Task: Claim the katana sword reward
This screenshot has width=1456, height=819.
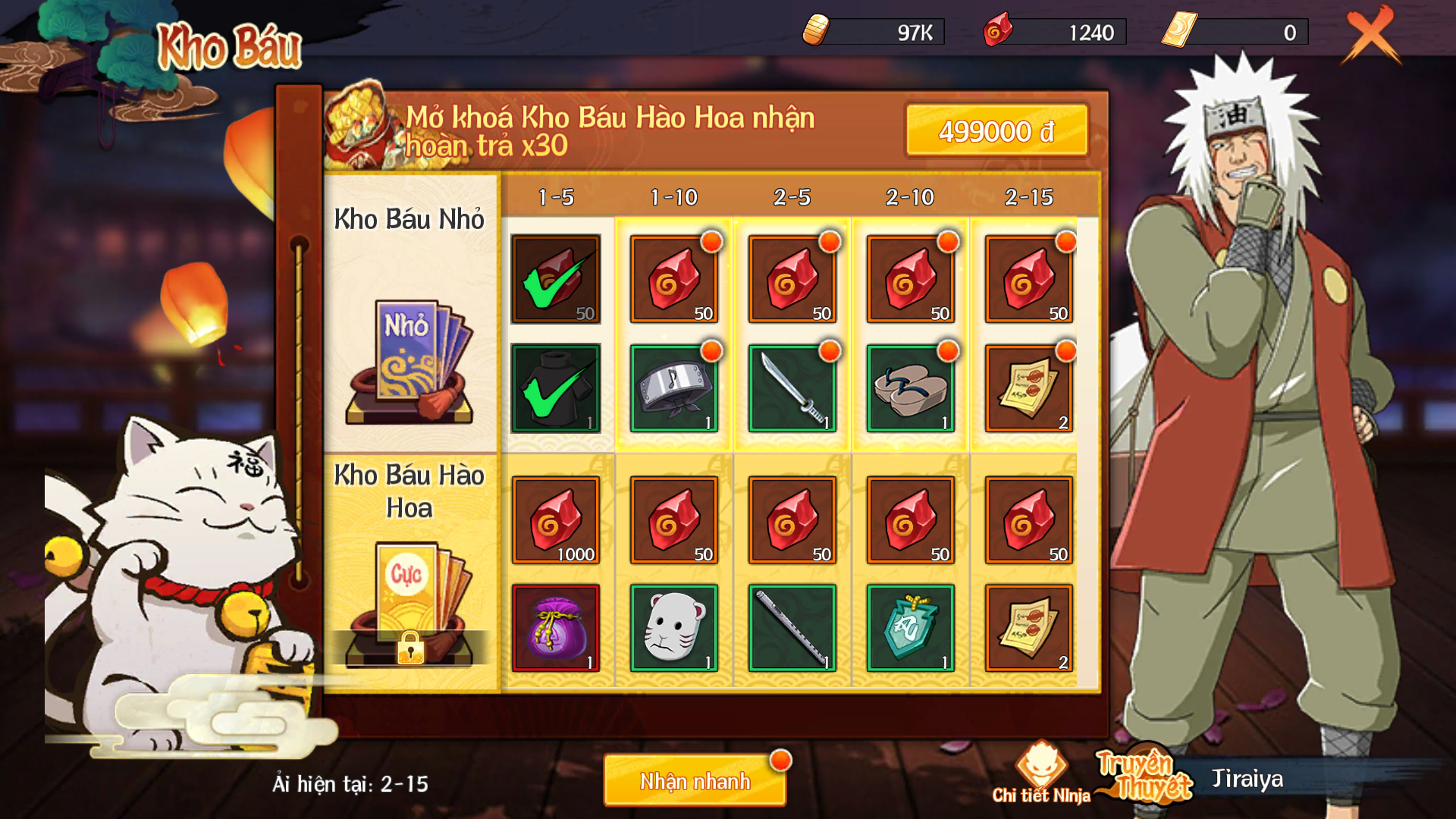Action: 792,389
